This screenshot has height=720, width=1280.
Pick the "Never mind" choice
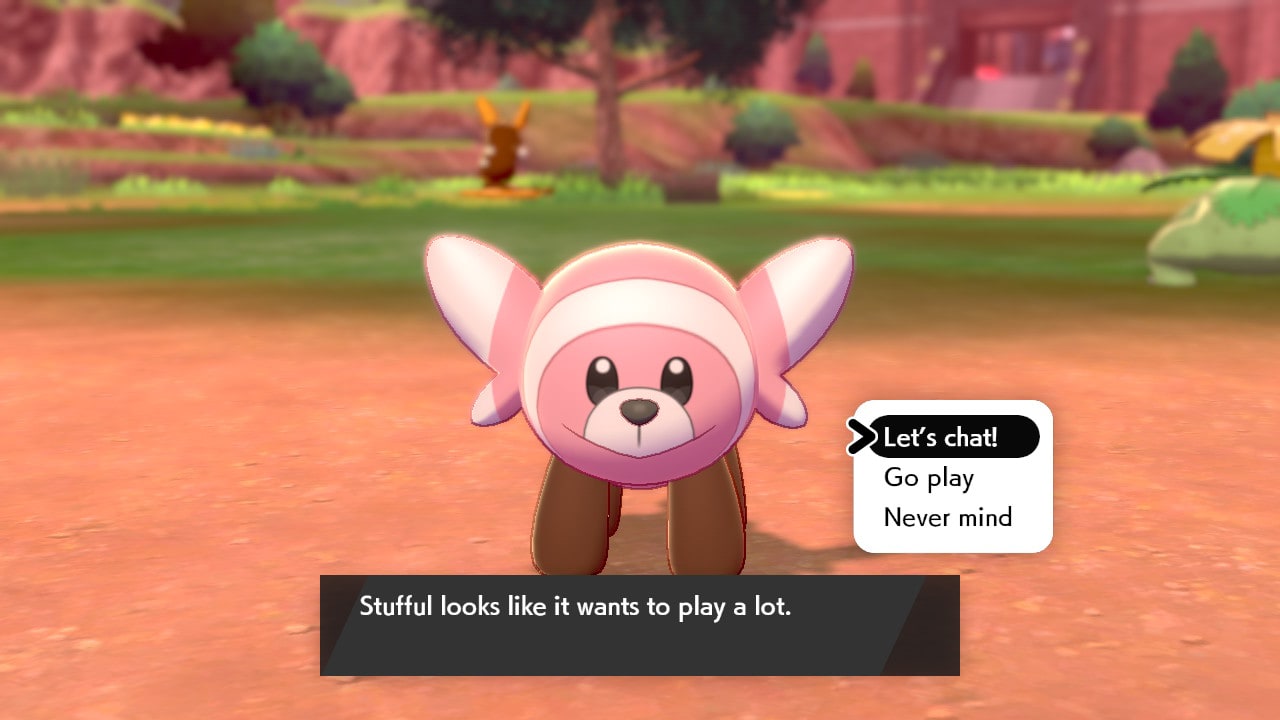pos(948,518)
